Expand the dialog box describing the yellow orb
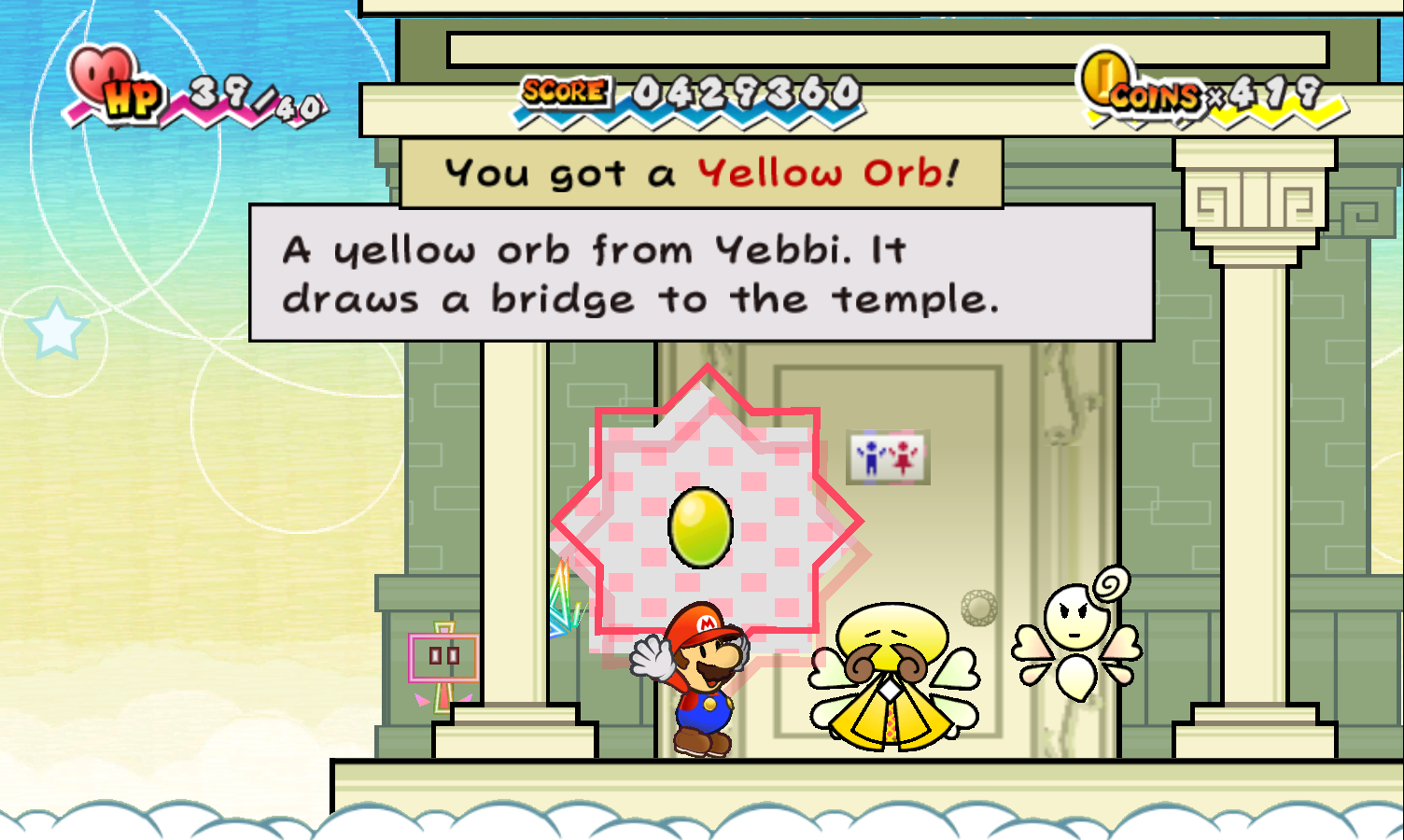Screen dimensions: 1404x840 click(702, 273)
